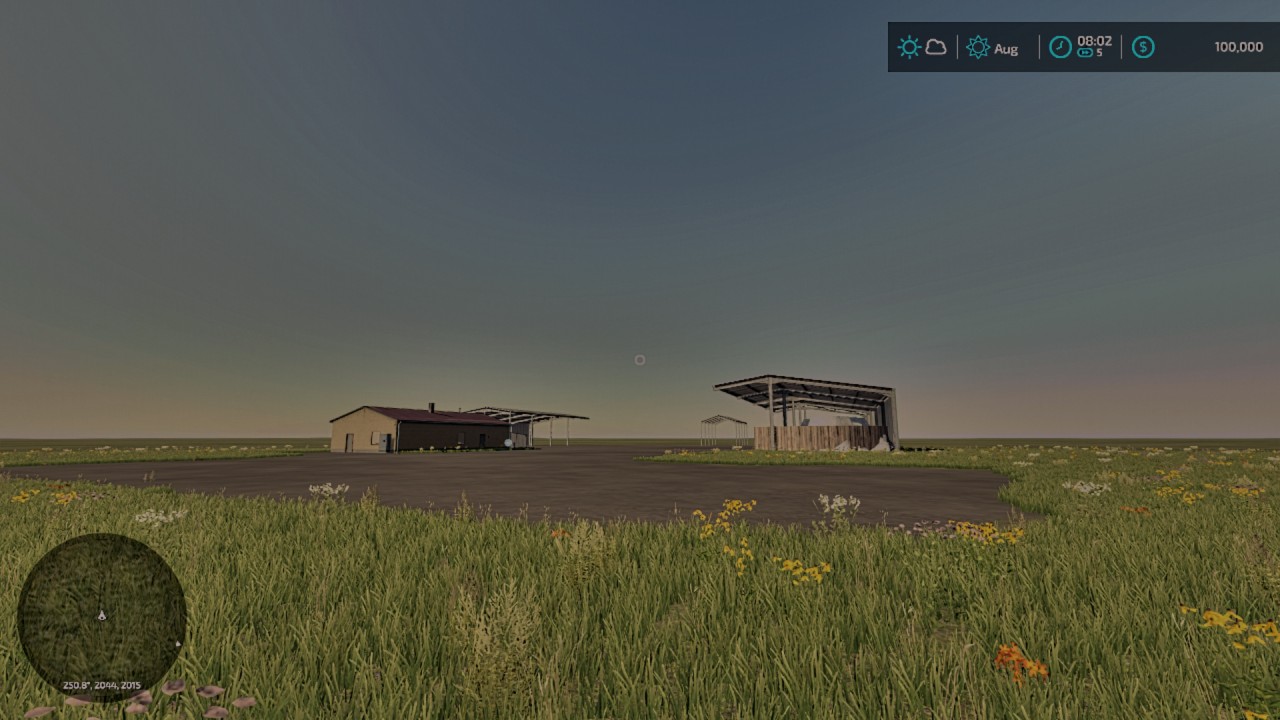Click the 100,000 money balance
Image resolution: width=1280 pixels, height=720 pixels.
point(1239,46)
